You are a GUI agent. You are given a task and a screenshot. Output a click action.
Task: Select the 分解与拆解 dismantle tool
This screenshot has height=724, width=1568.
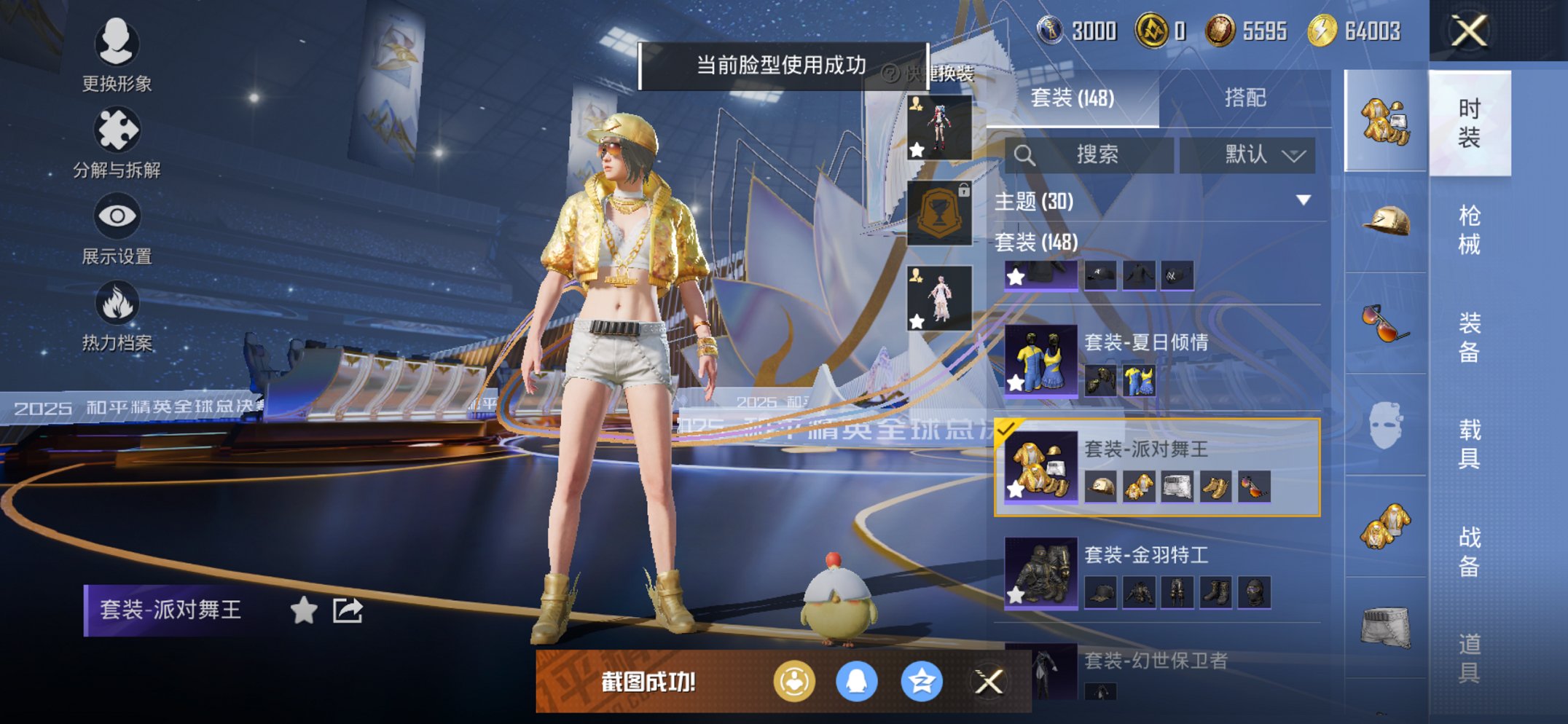117,129
